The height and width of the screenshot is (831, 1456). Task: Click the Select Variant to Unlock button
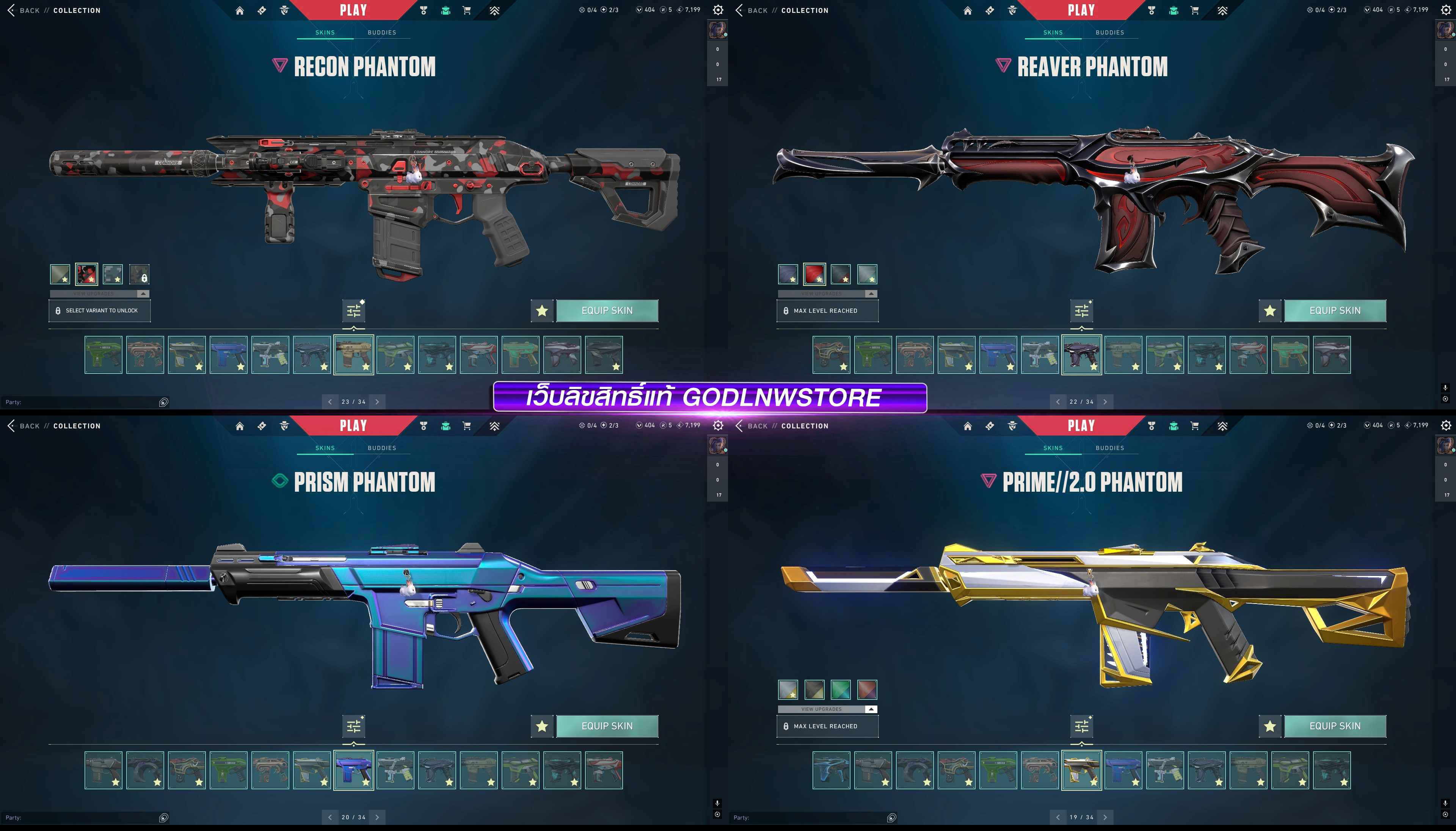100,311
